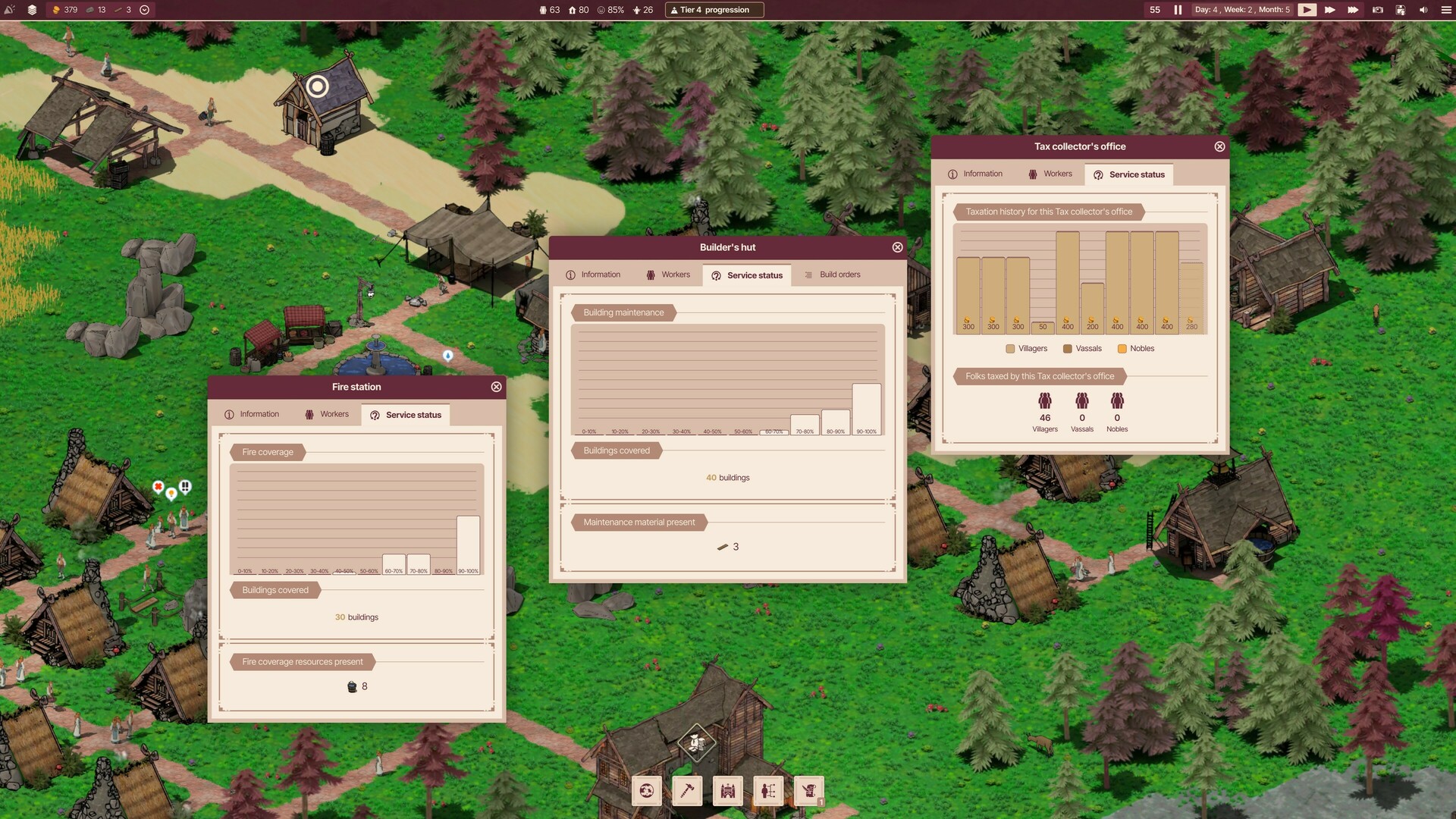Click the weather icon at top left
The width and height of the screenshot is (1456, 819).
[x=10, y=10]
